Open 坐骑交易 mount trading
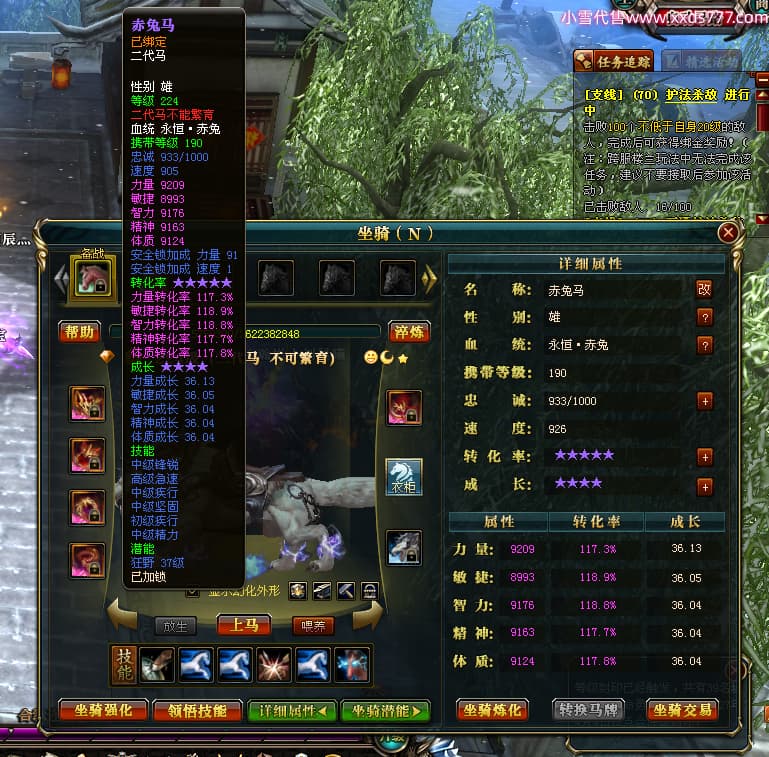 click(685, 710)
